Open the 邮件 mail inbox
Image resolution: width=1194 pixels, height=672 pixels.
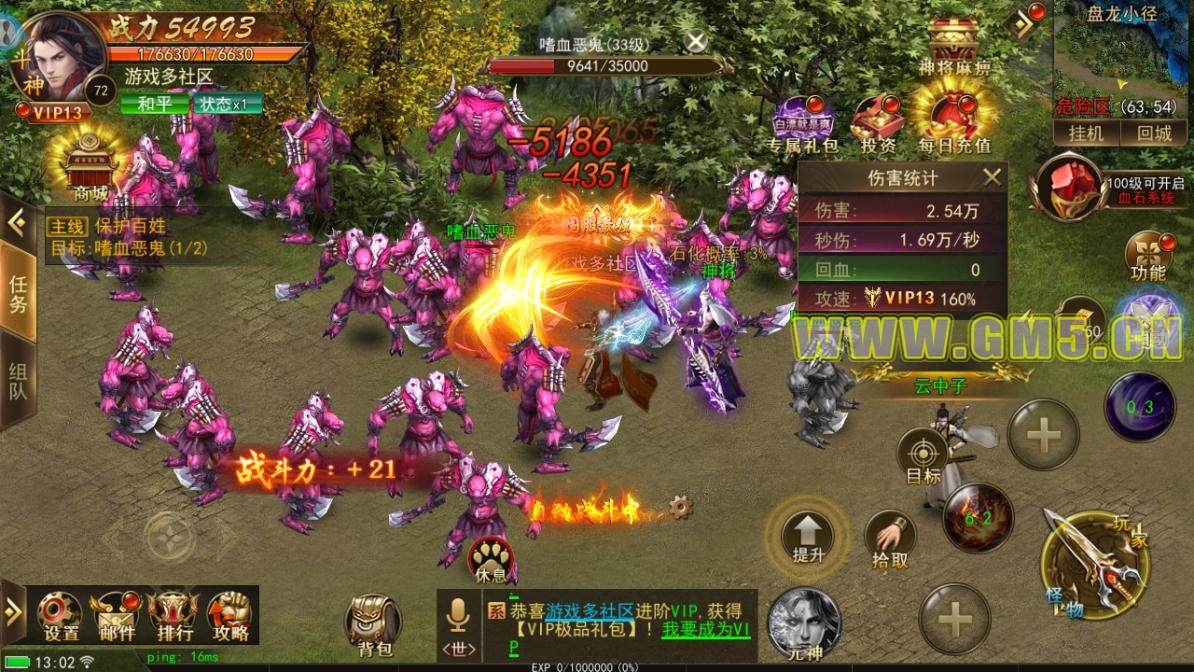(x=118, y=613)
